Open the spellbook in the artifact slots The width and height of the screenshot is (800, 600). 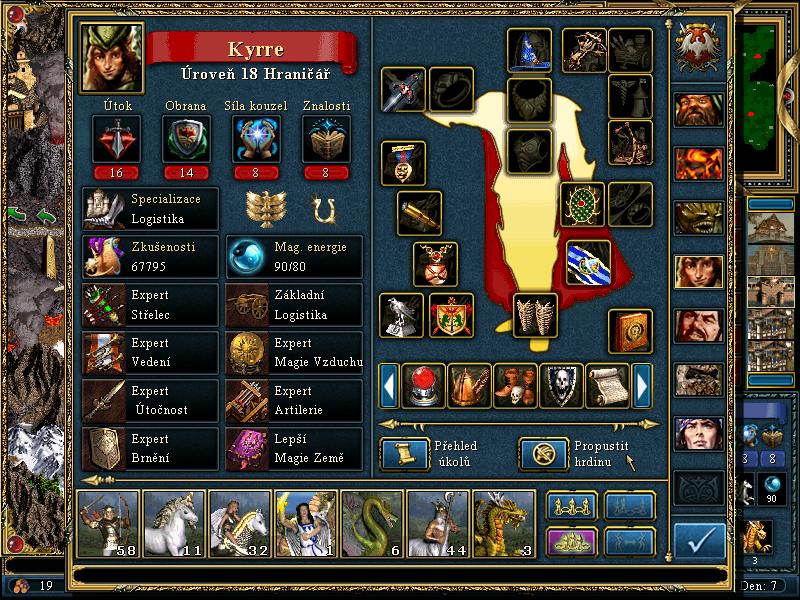(631, 330)
